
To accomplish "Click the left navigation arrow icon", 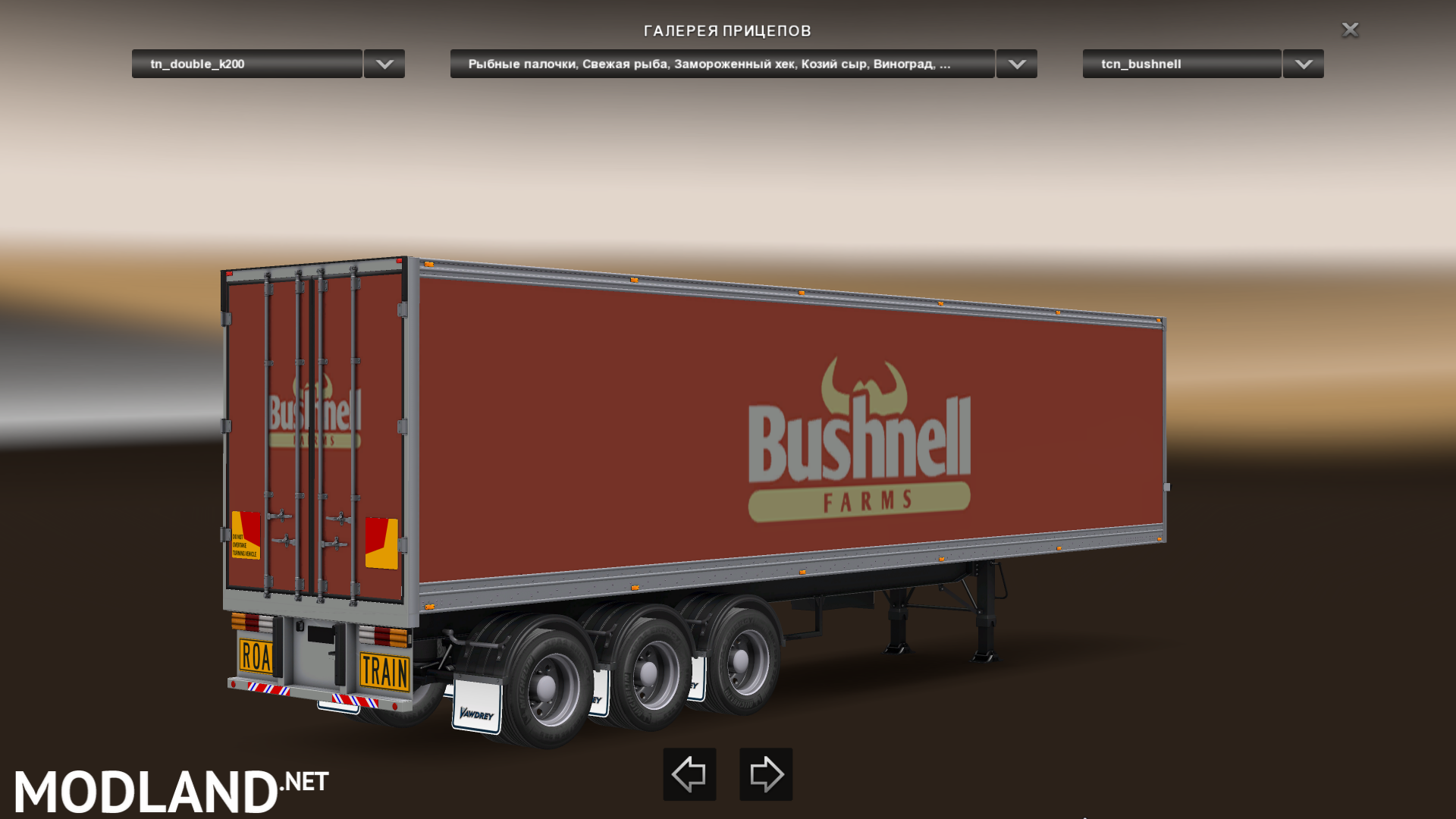I will click(689, 774).
